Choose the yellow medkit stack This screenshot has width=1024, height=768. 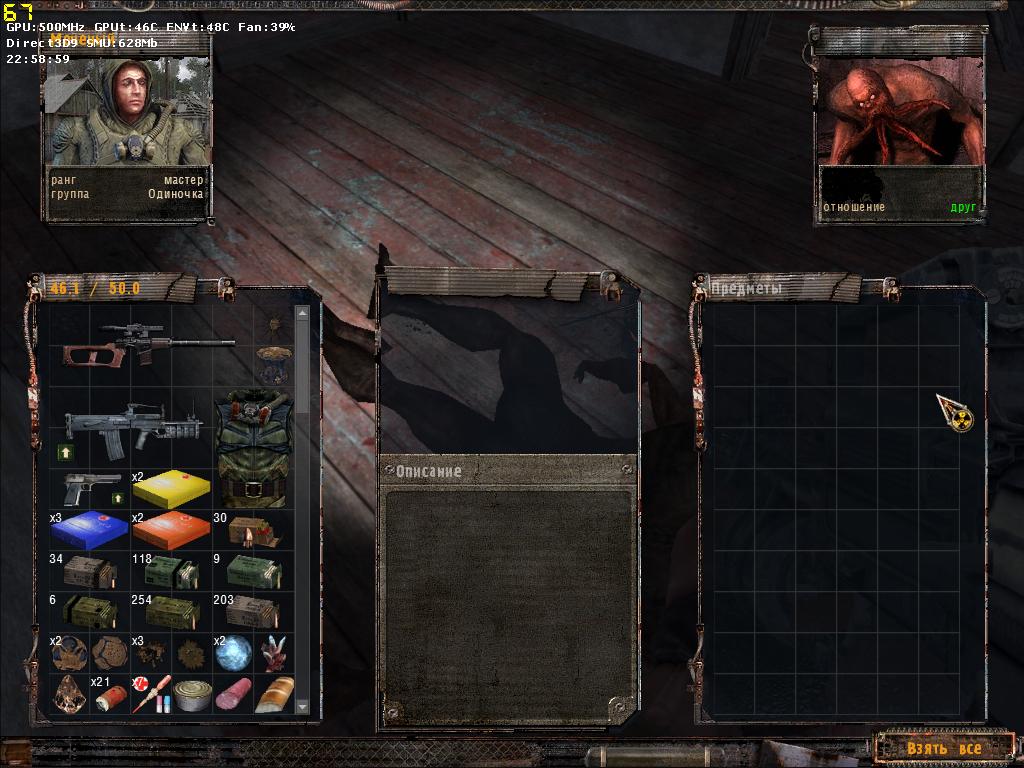170,489
